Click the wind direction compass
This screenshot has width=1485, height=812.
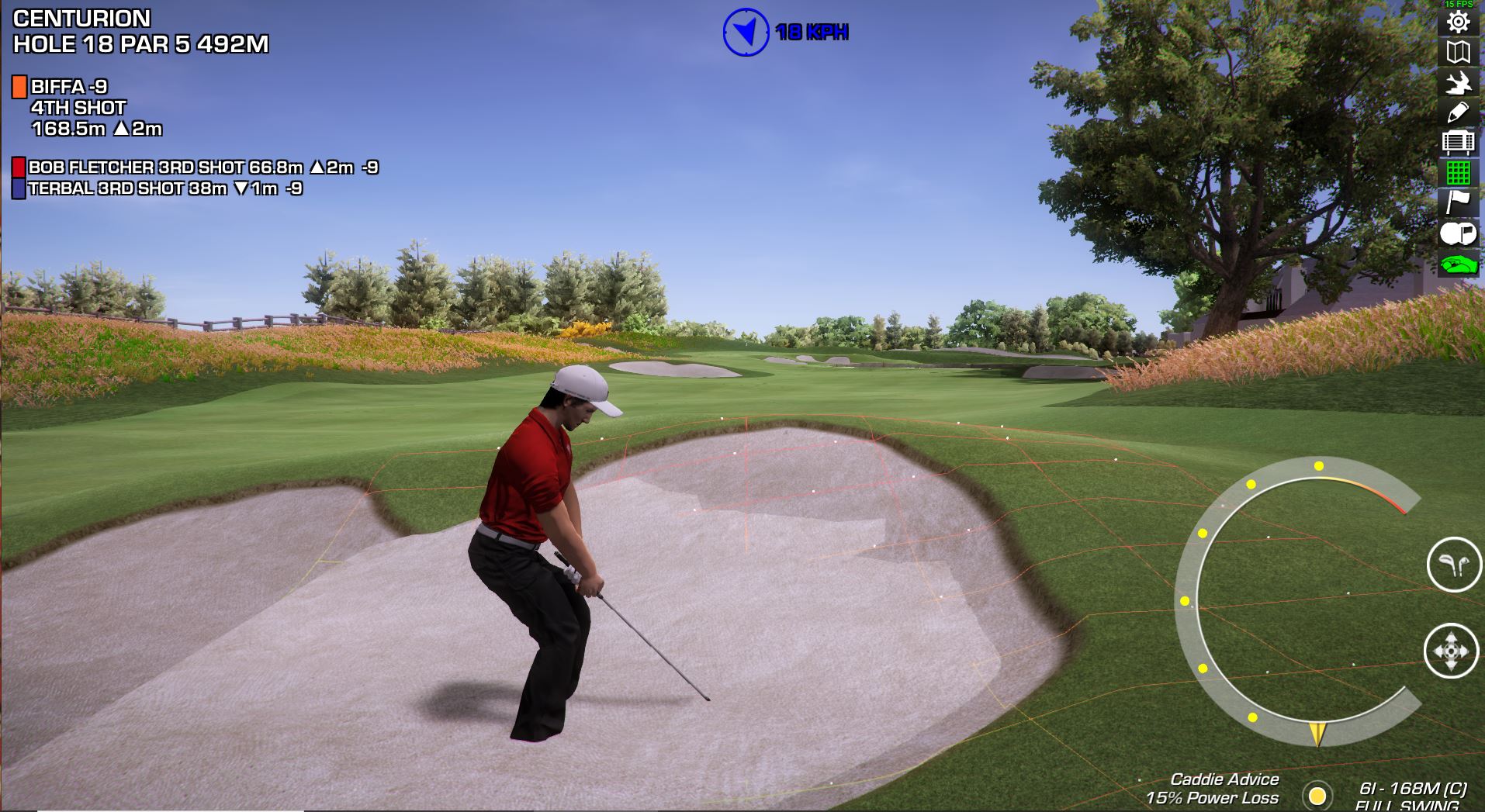click(746, 32)
